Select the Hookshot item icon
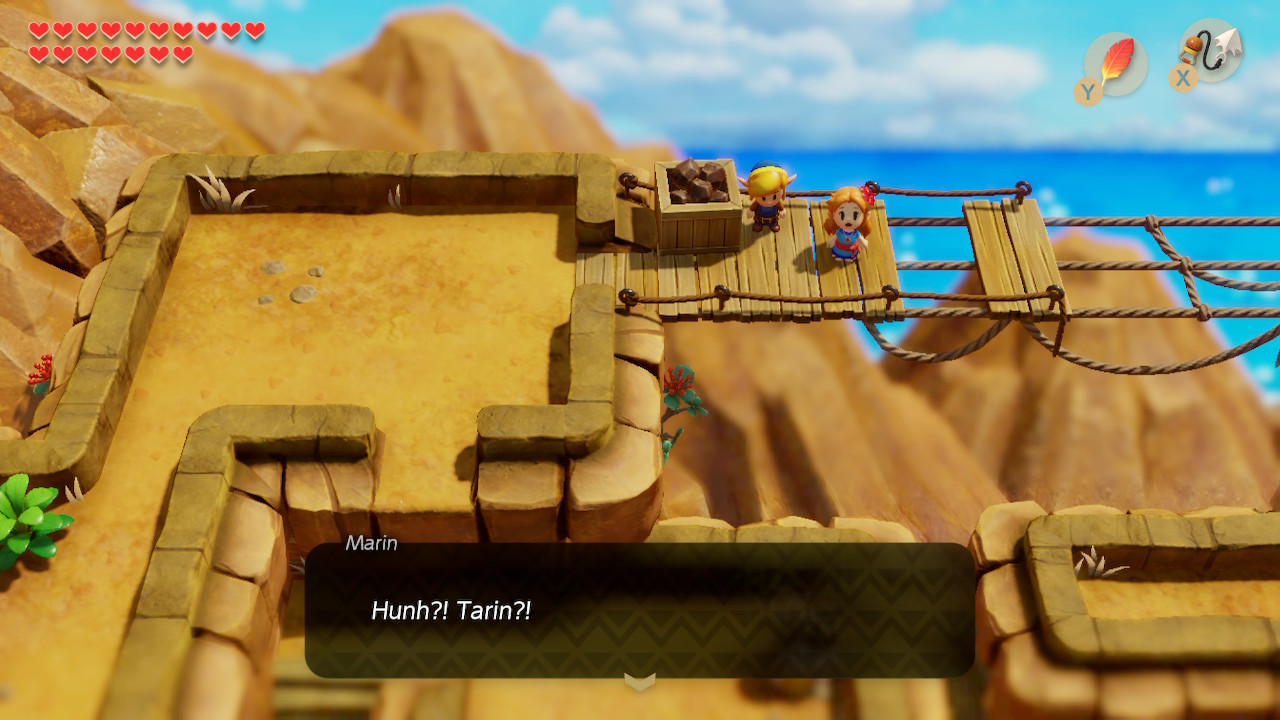Image resolution: width=1280 pixels, height=720 pixels. [1212, 51]
